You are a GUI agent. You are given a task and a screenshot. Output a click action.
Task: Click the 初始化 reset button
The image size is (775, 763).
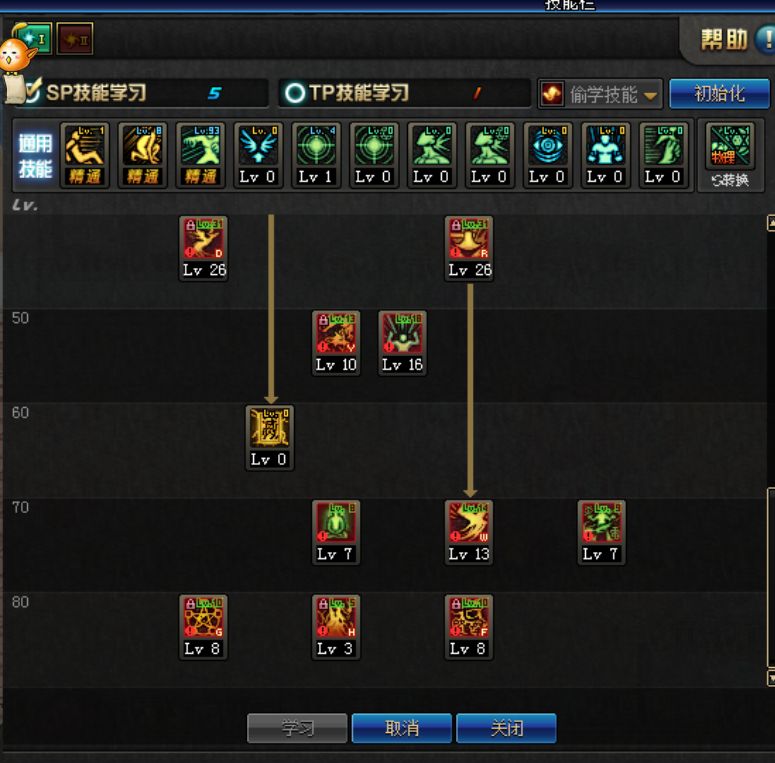[719, 93]
